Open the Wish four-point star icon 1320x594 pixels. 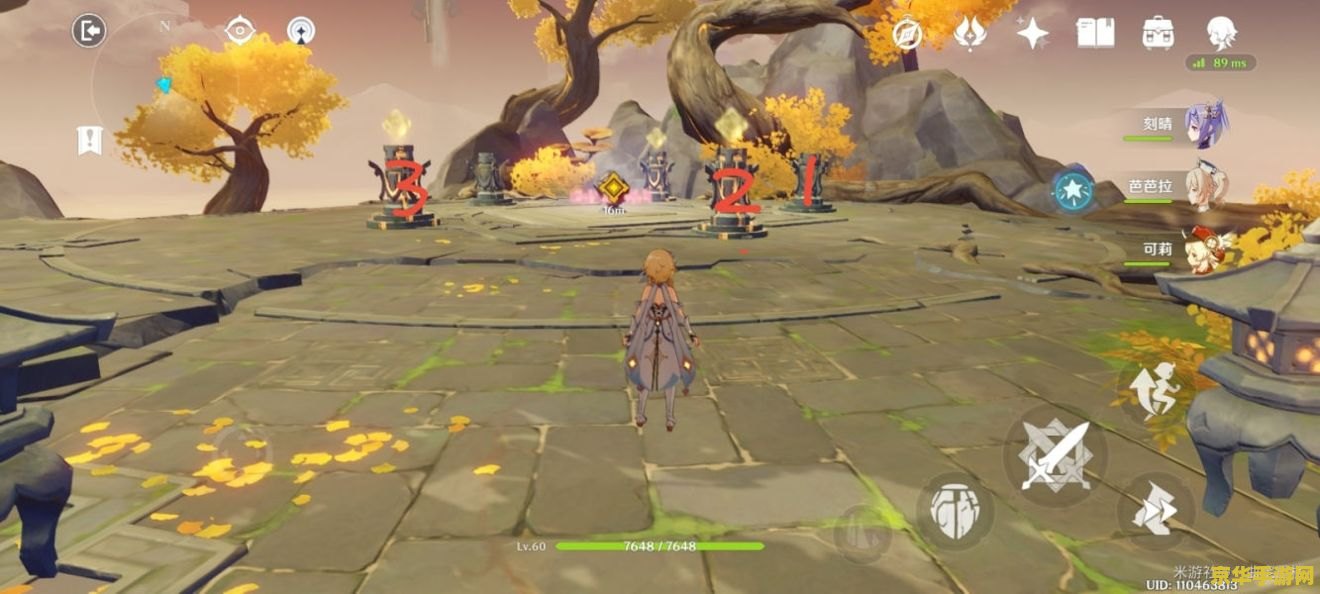(1033, 33)
